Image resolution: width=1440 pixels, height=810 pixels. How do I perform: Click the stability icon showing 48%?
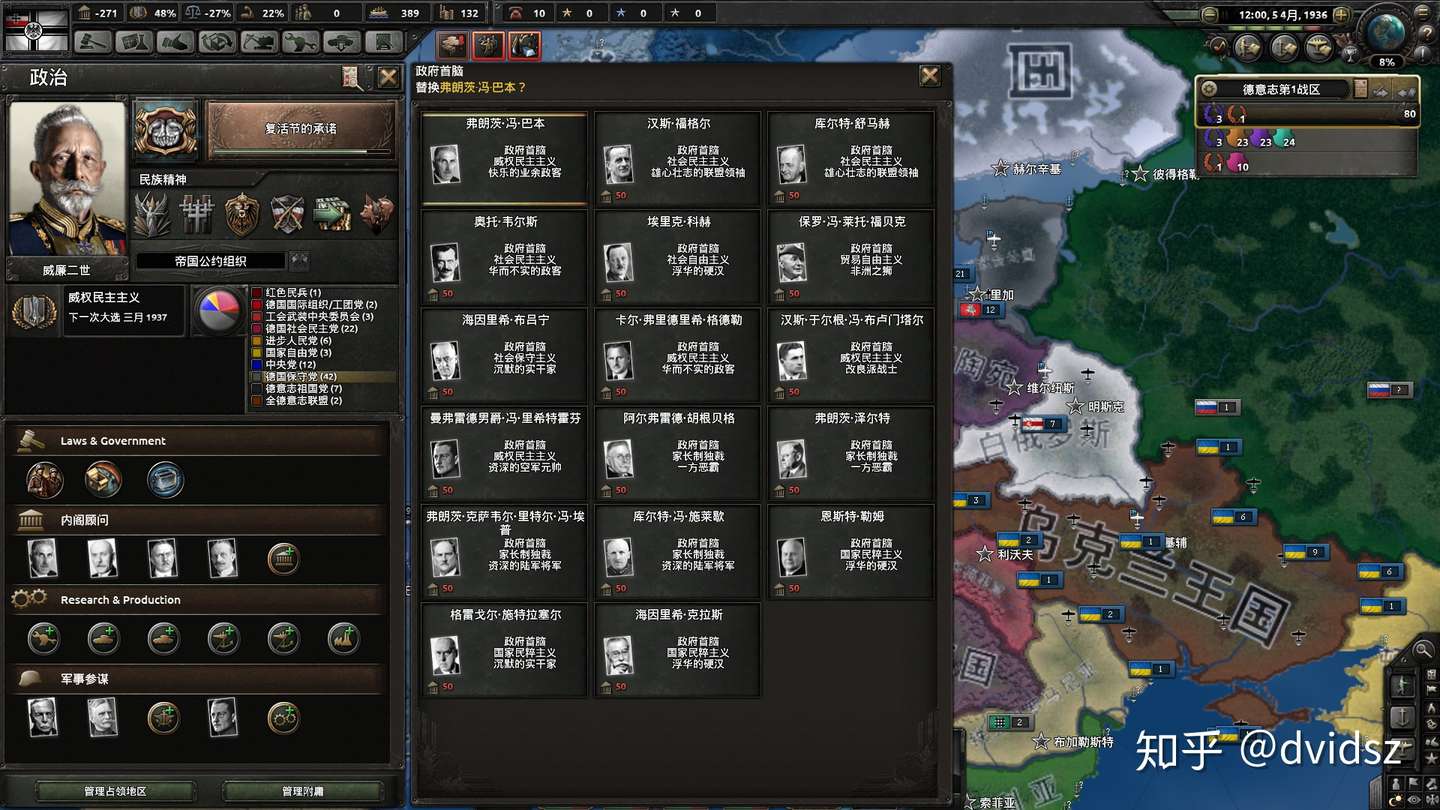tap(137, 13)
